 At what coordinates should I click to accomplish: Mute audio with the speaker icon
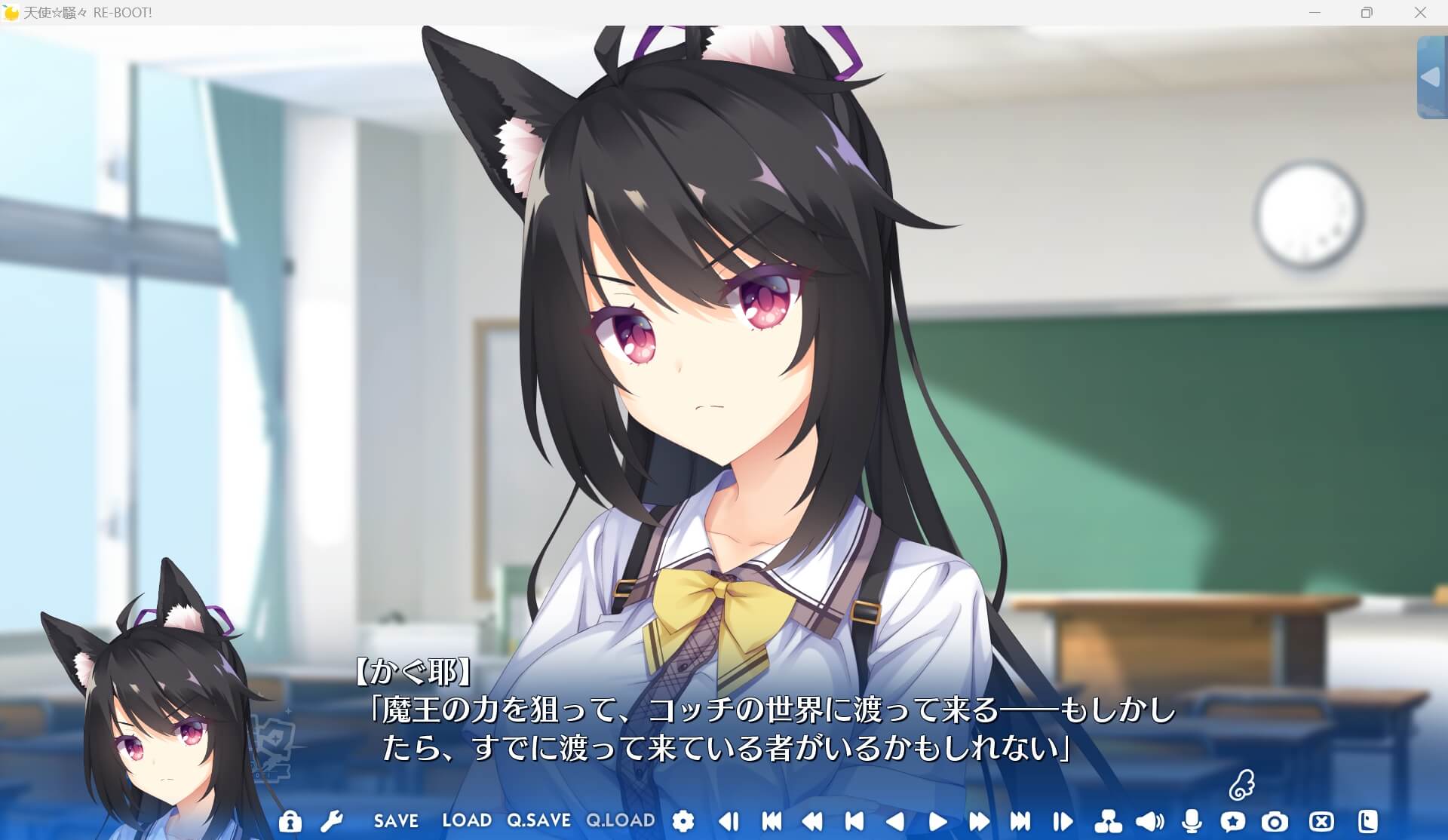(x=1149, y=821)
